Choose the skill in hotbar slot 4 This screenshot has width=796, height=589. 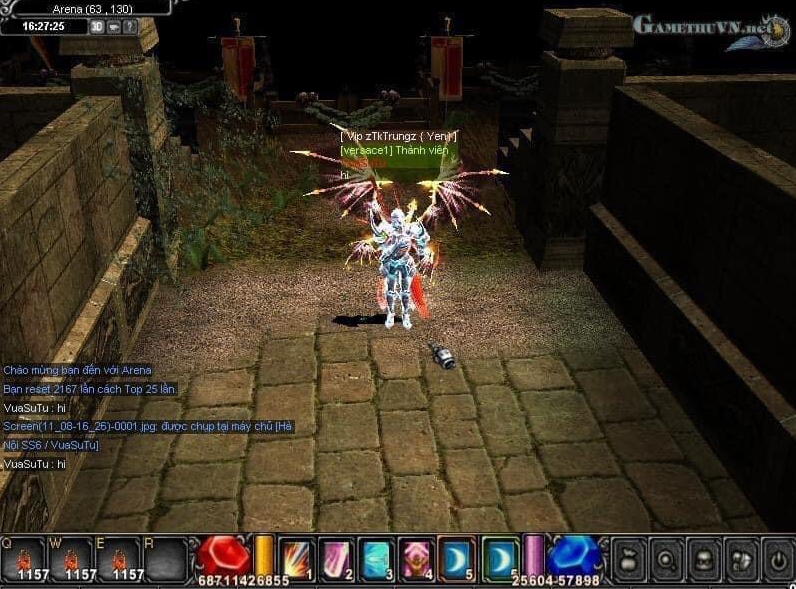click(416, 556)
